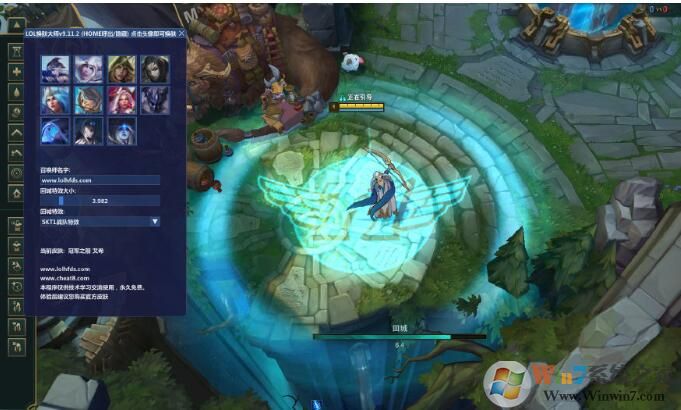Image resolution: width=681 pixels, height=410 pixels.
Task: Choose the pink-haired Ashe skin portrait
Action: pos(122,99)
